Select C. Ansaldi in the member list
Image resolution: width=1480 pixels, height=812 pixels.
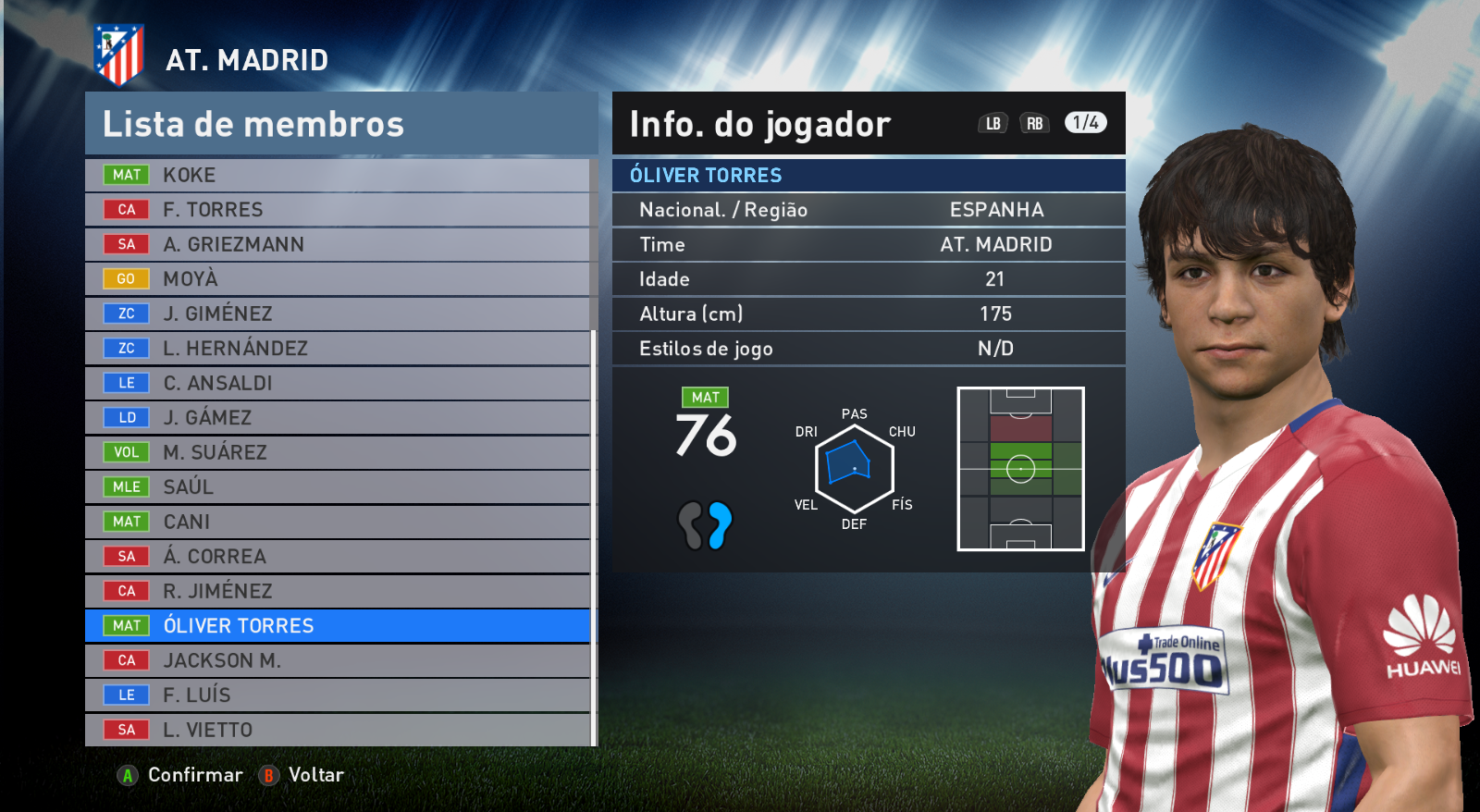click(337, 383)
